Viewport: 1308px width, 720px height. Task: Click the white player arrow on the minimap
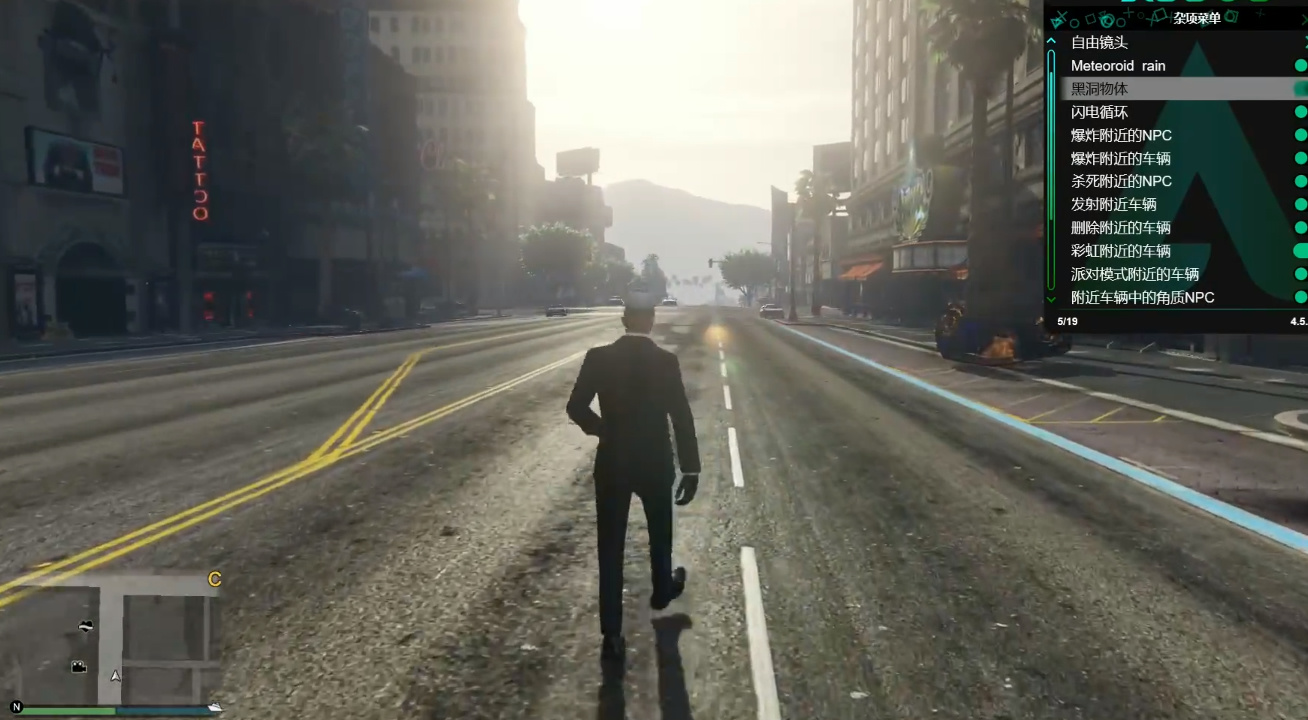(x=115, y=676)
